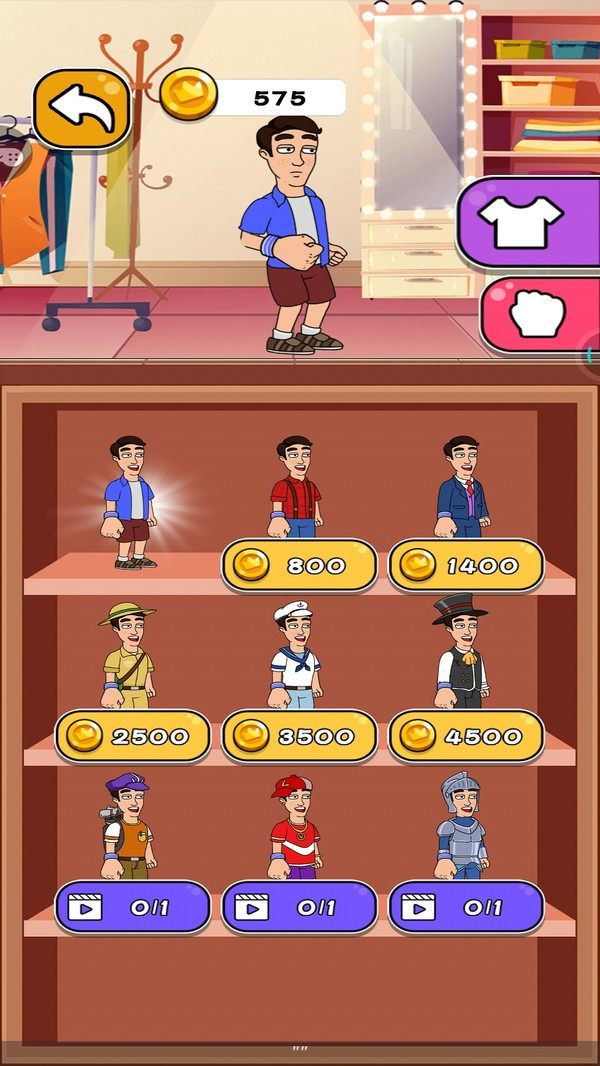This screenshot has height=1066, width=600.
Task: Purchase the navy suit for 1400 coins
Action: tap(466, 566)
